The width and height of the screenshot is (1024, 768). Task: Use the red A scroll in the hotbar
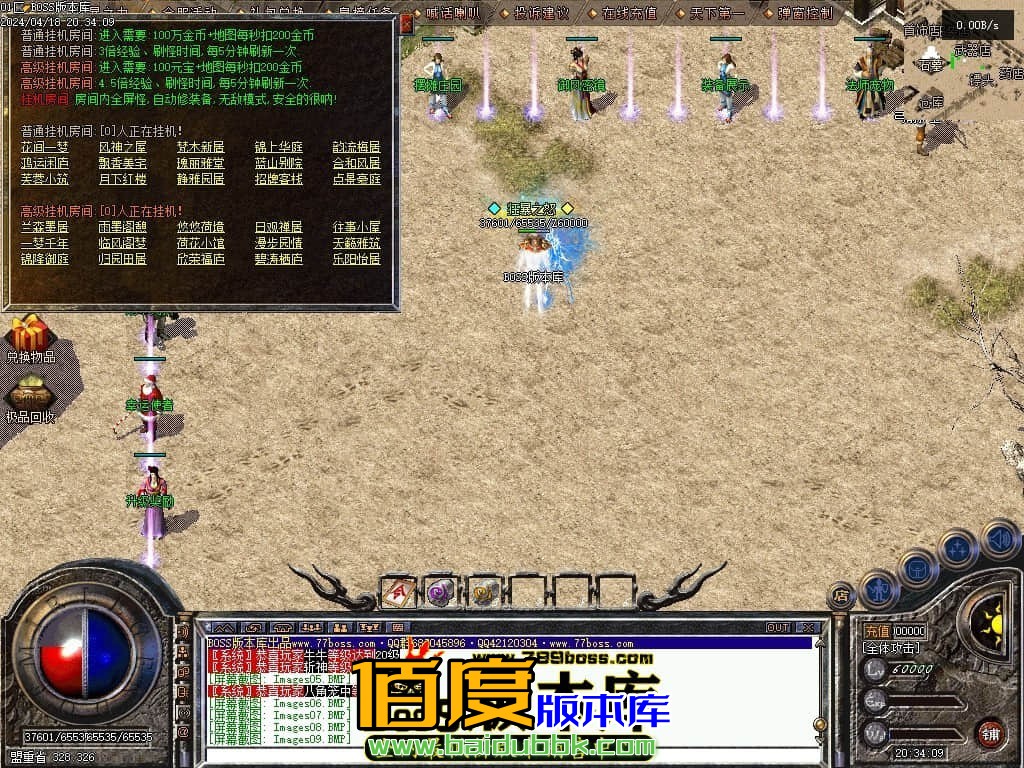point(398,593)
